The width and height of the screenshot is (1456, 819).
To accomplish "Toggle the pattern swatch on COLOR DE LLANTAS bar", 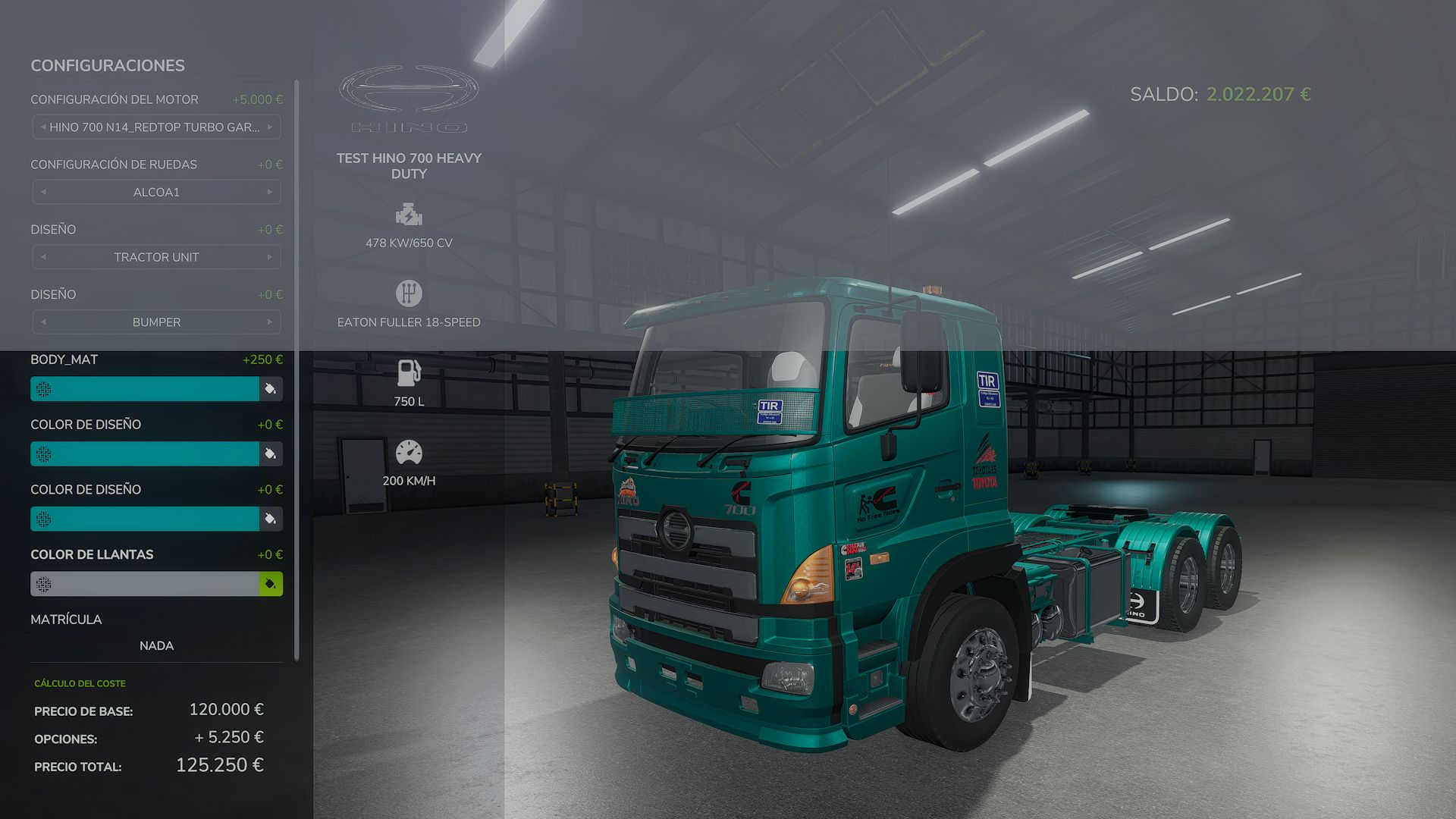I will tap(43, 584).
